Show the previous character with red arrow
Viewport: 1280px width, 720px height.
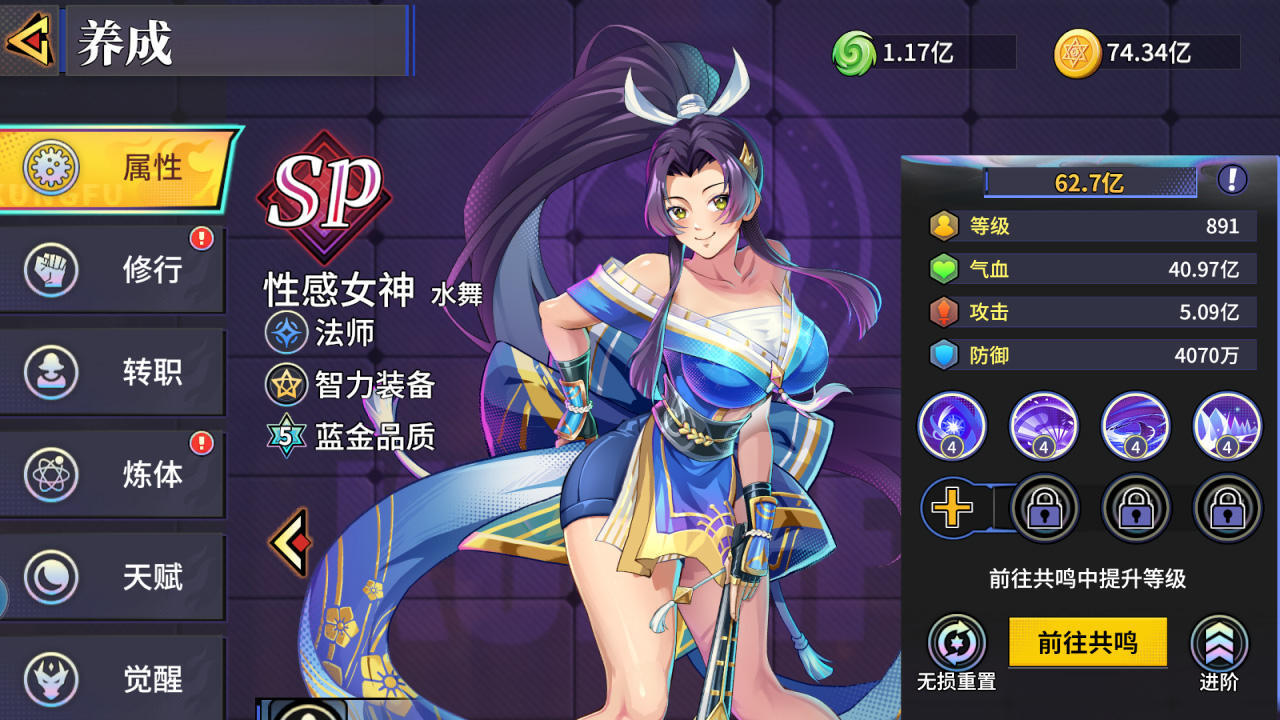[x=290, y=542]
